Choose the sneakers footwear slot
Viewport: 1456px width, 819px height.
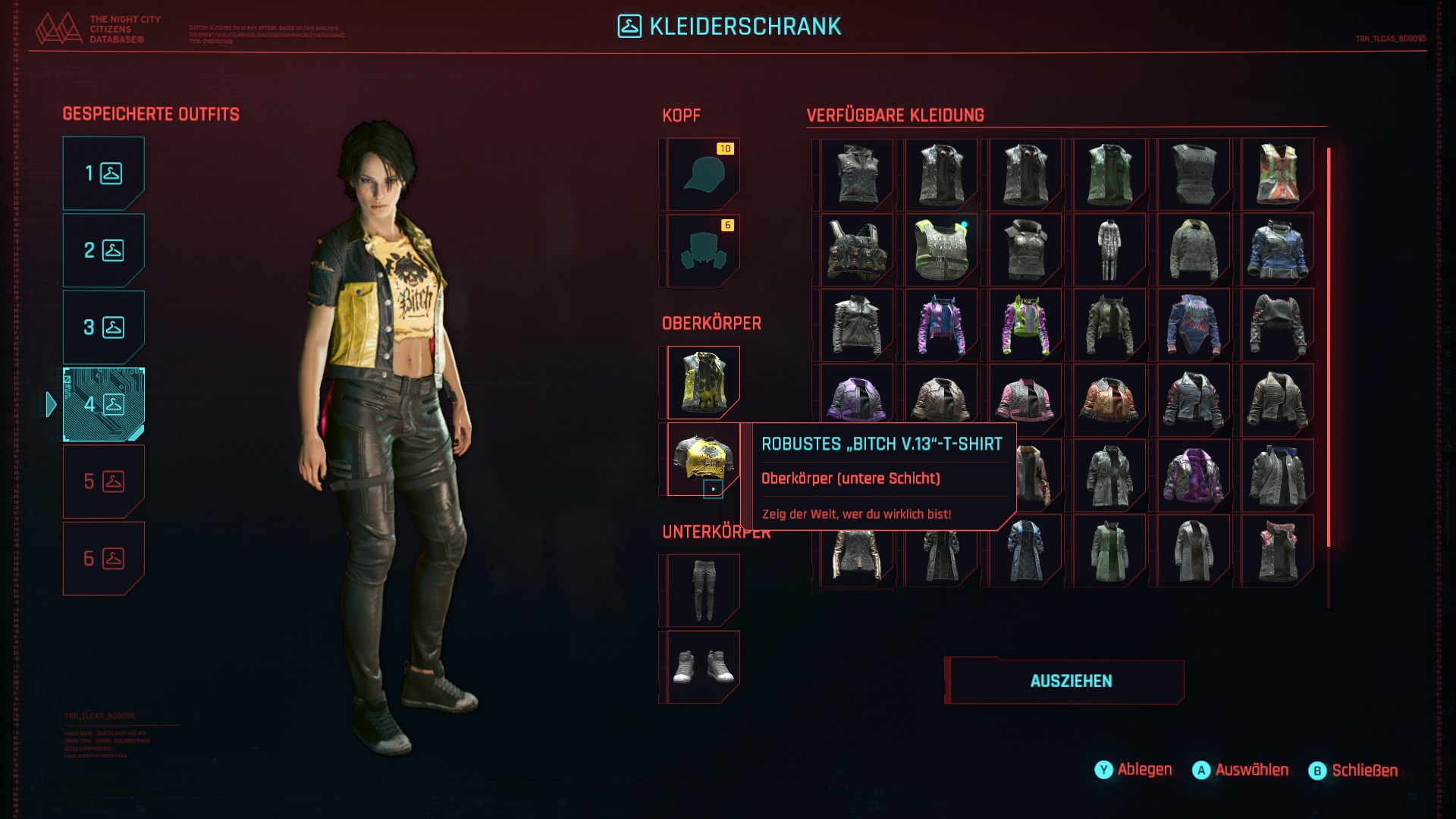pos(702,667)
